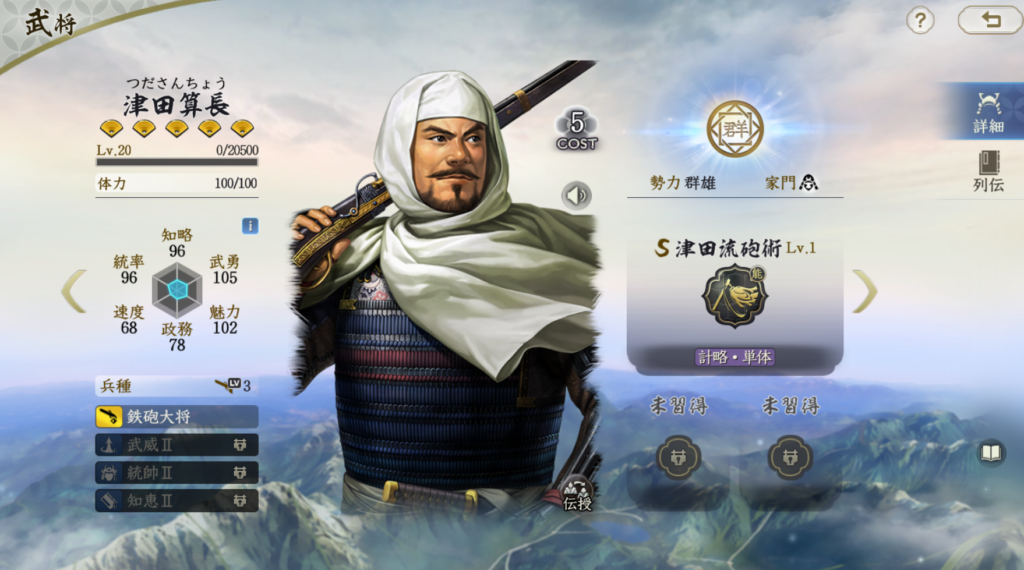
Task: Select the locked 統帥Ⅱ trait row
Action: click(x=177, y=472)
